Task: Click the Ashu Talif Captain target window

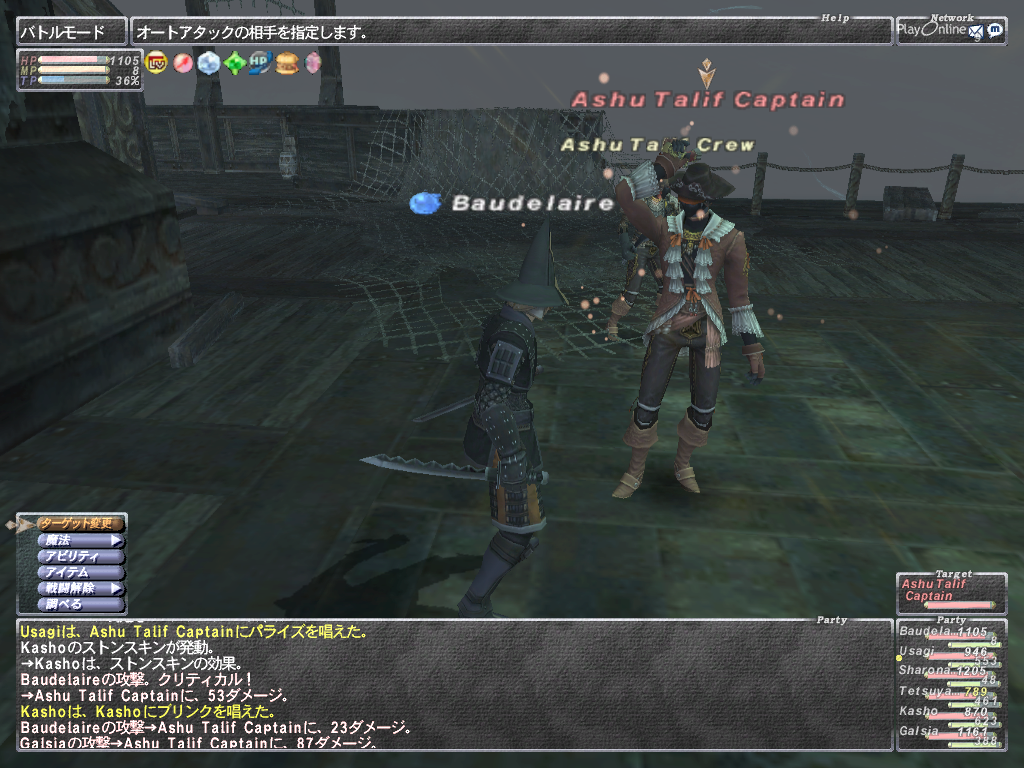Action: tap(950, 592)
